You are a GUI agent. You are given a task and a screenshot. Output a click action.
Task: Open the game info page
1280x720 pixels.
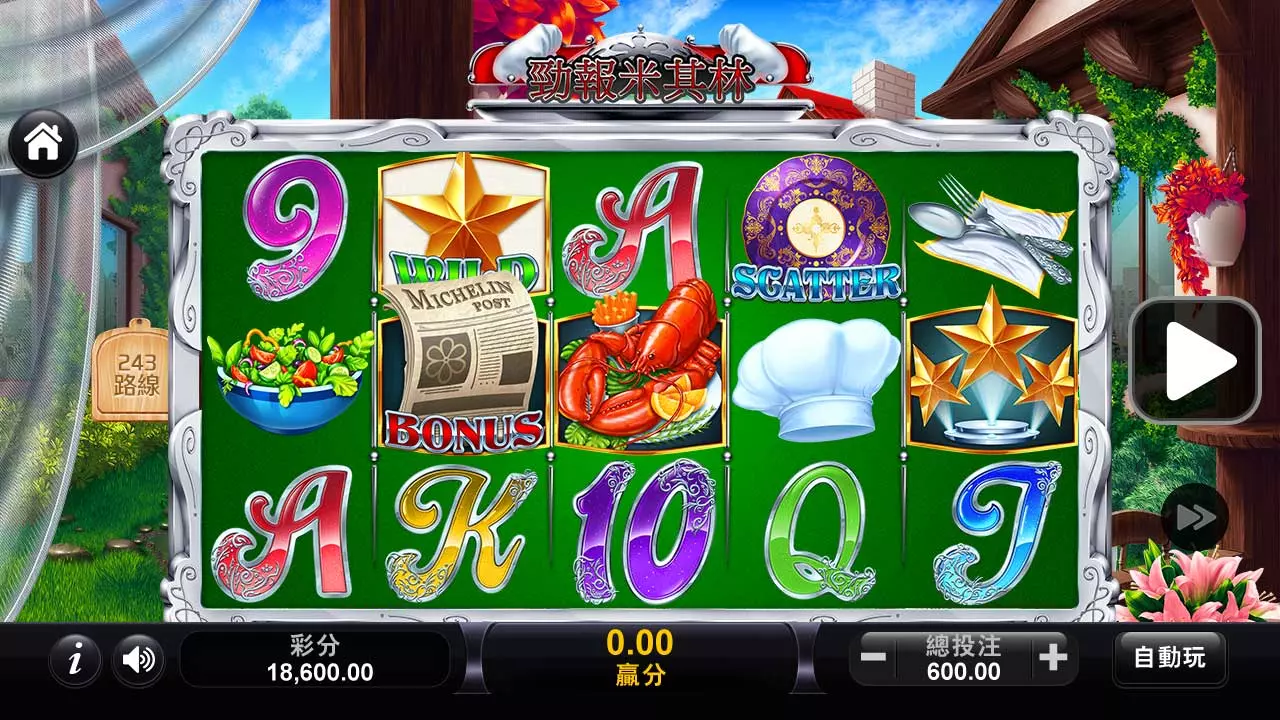(75, 659)
